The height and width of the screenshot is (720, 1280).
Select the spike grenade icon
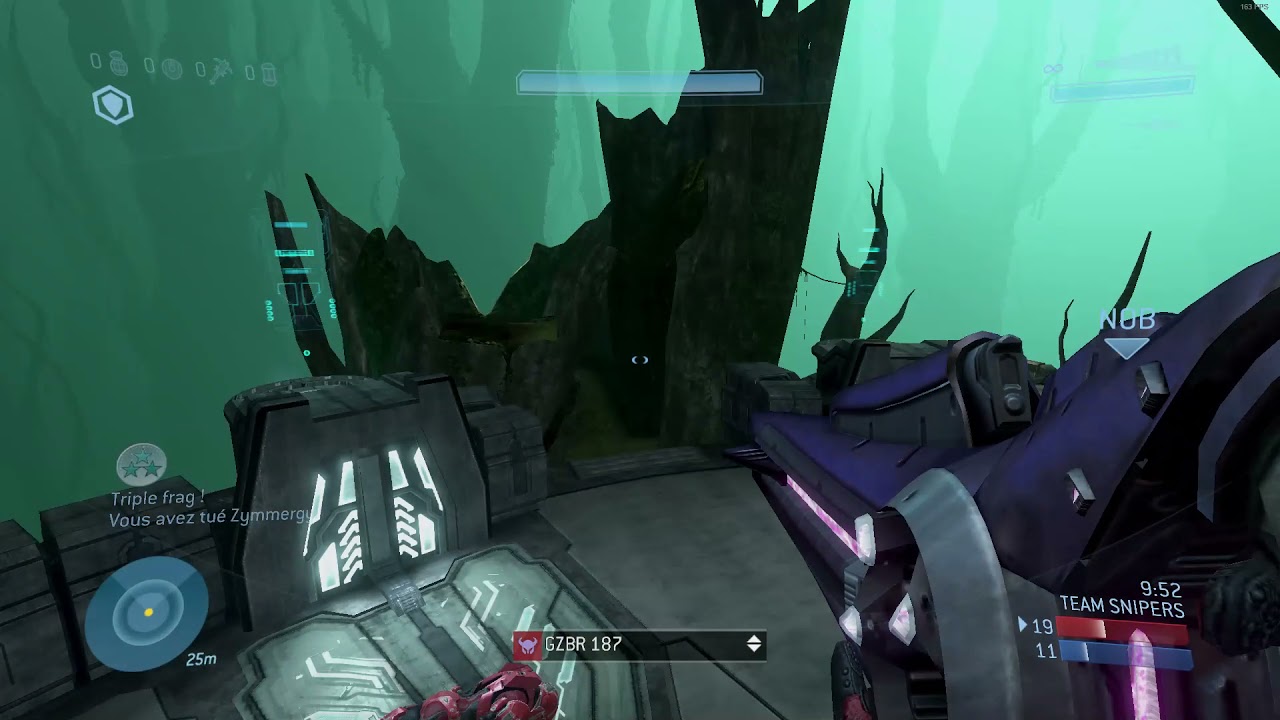[x=222, y=70]
